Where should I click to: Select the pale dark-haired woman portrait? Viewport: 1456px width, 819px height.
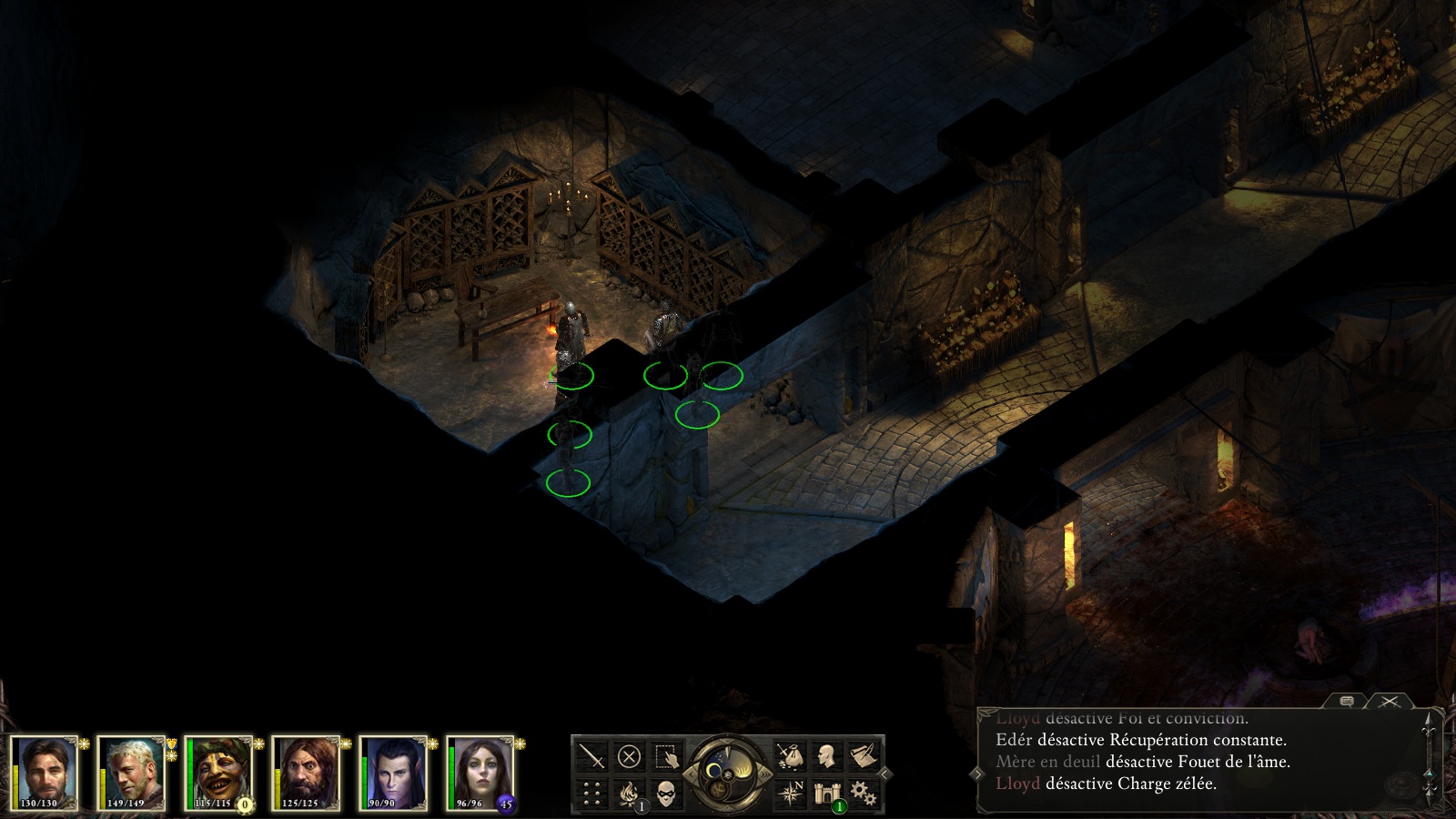480,773
